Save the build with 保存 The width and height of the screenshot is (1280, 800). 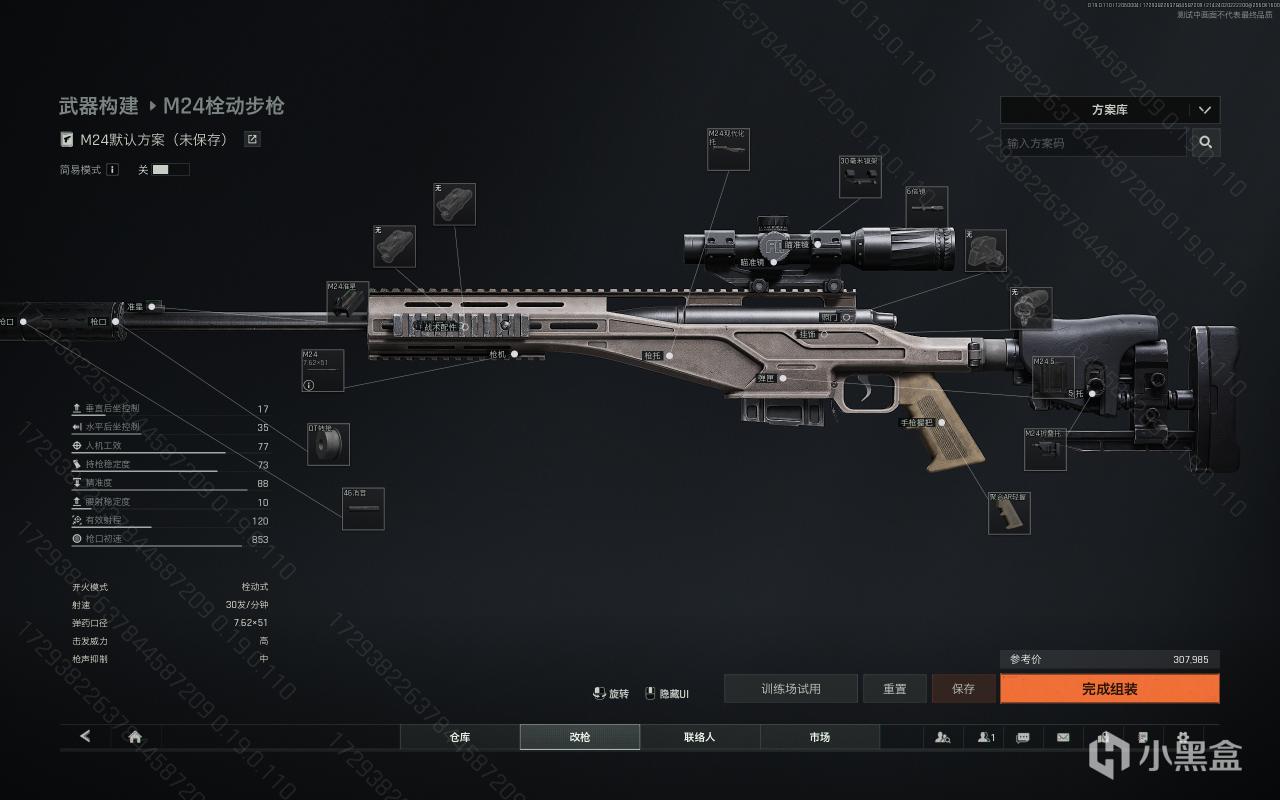click(x=963, y=689)
